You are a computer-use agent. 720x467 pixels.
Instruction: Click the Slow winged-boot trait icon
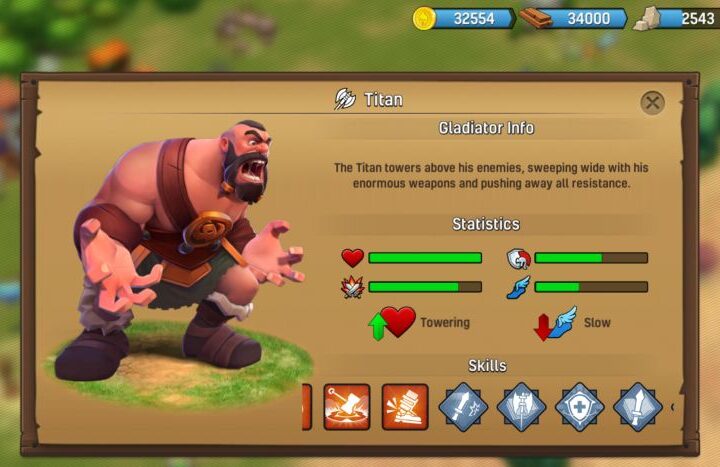point(558,323)
